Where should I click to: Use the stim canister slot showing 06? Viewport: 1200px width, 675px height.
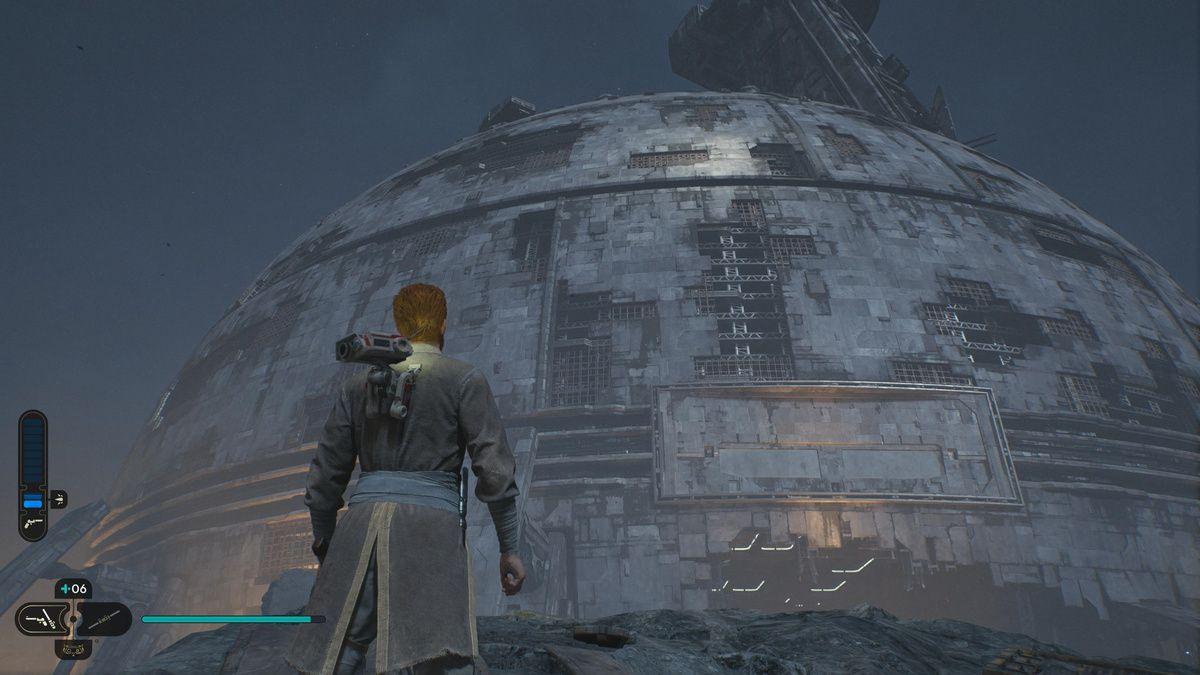click(73, 589)
